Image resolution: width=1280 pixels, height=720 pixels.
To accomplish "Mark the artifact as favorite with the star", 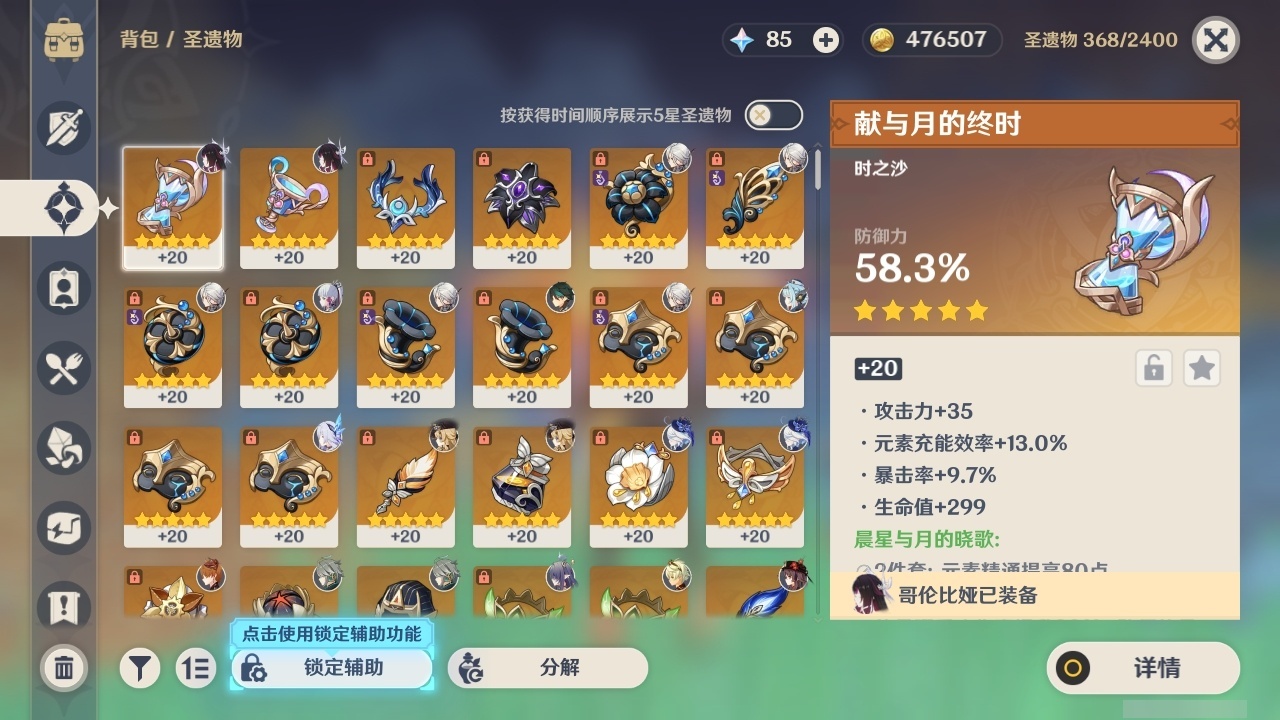I will pos(1201,368).
